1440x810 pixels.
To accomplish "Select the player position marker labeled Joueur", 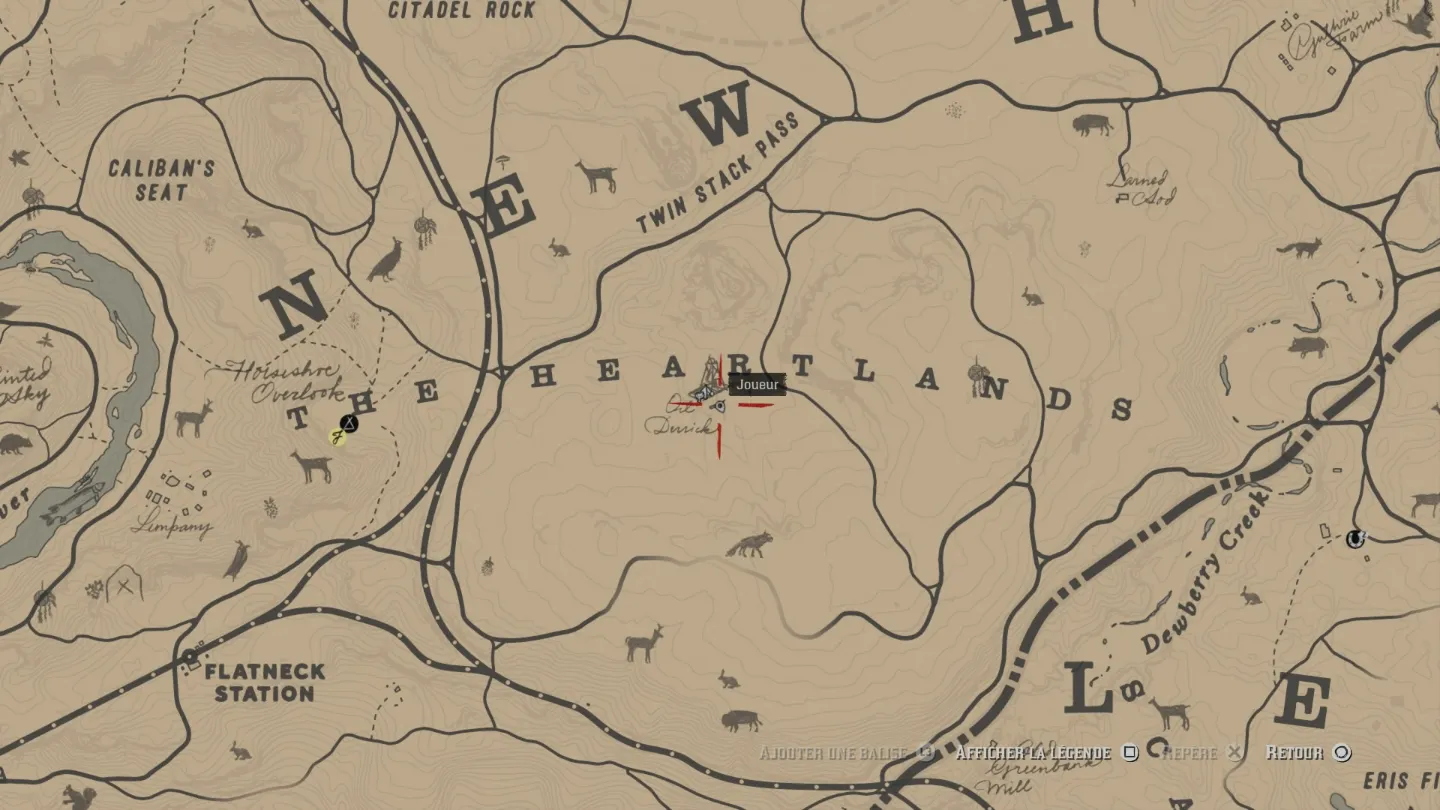I will pos(718,405).
